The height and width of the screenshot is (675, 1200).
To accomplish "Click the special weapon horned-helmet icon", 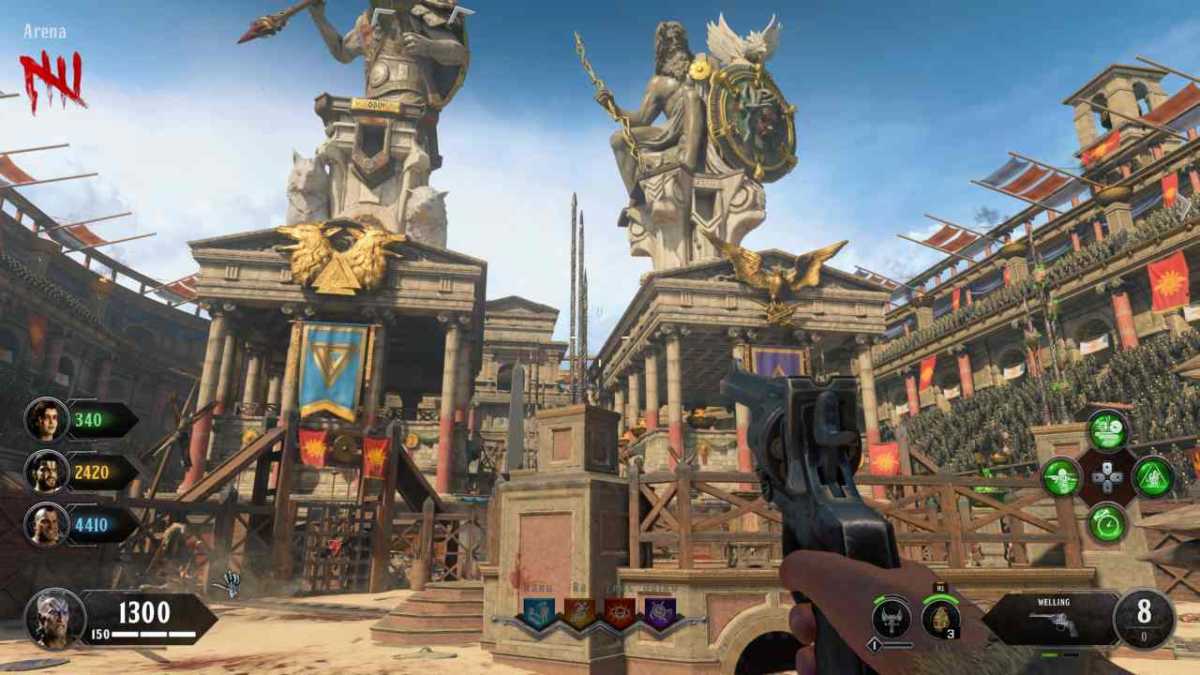I will coord(891,617).
